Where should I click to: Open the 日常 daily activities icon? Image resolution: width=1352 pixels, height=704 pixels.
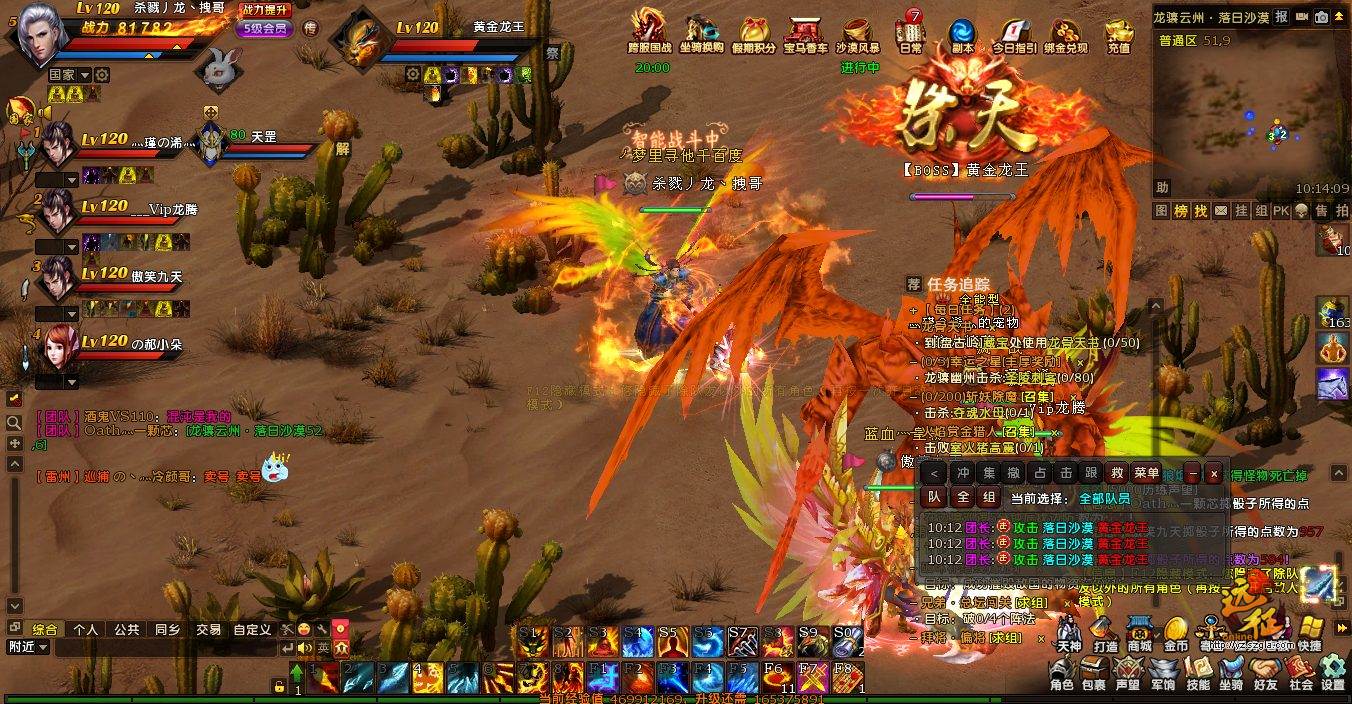(x=911, y=35)
